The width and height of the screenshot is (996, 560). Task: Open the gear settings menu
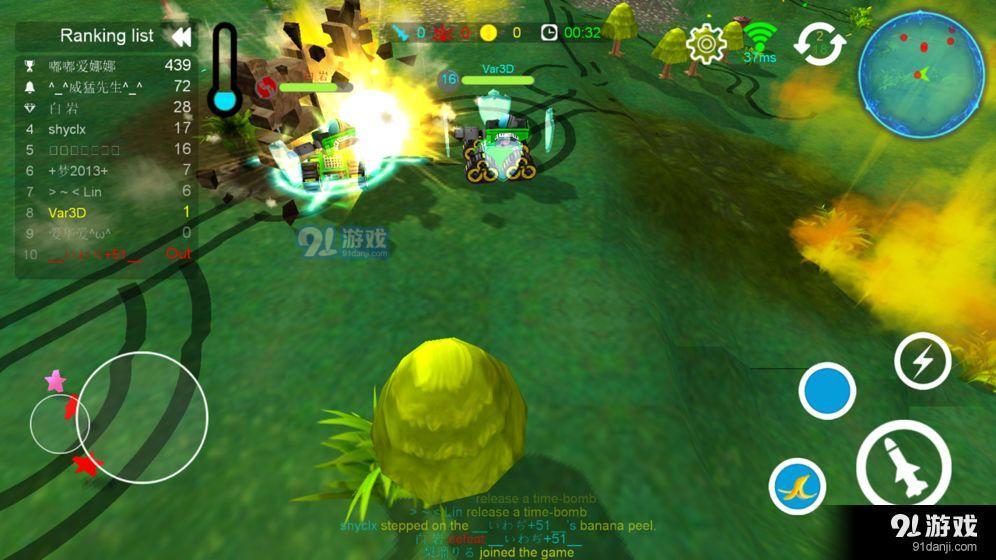[707, 42]
